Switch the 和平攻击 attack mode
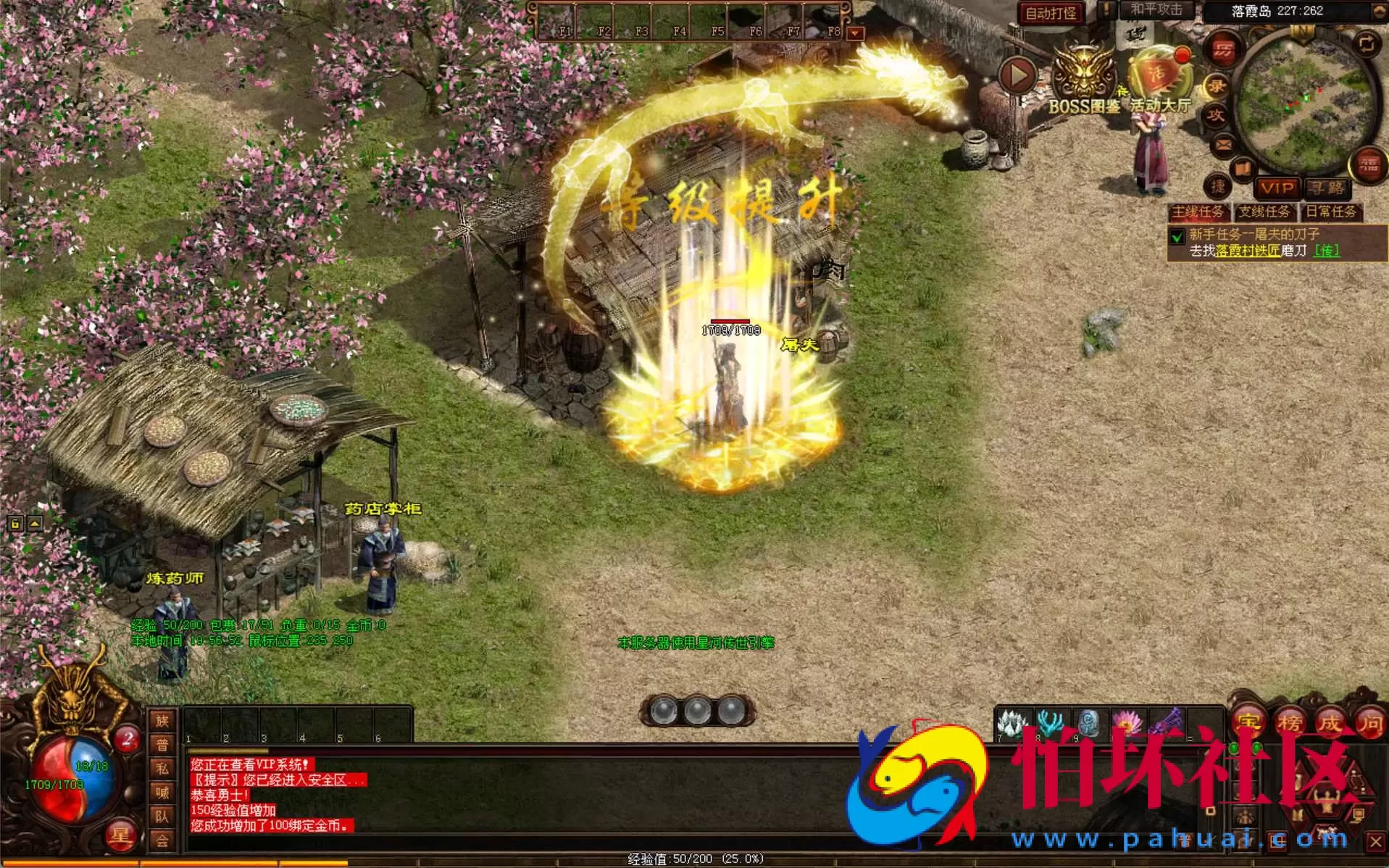 coord(1156,9)
